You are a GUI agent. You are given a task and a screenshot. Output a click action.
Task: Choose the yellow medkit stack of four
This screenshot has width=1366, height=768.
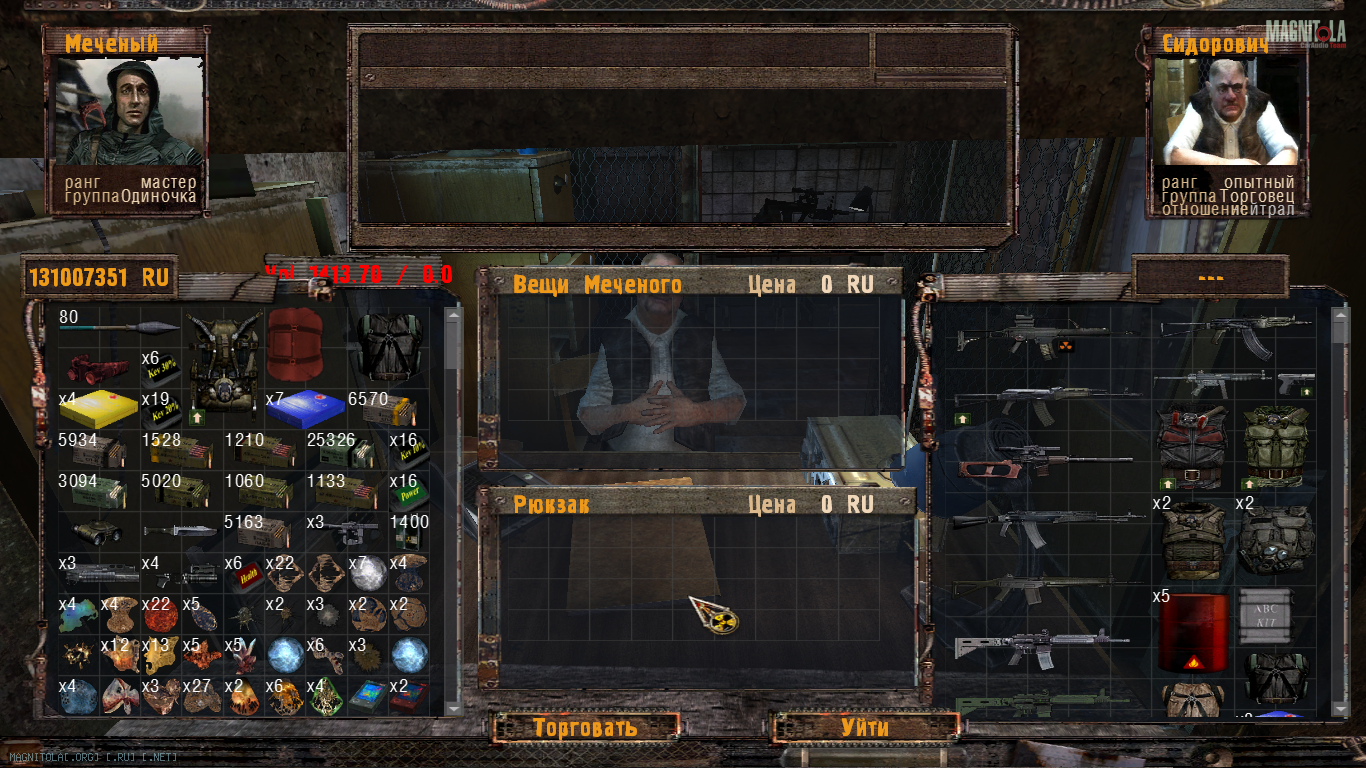(98, 408)
